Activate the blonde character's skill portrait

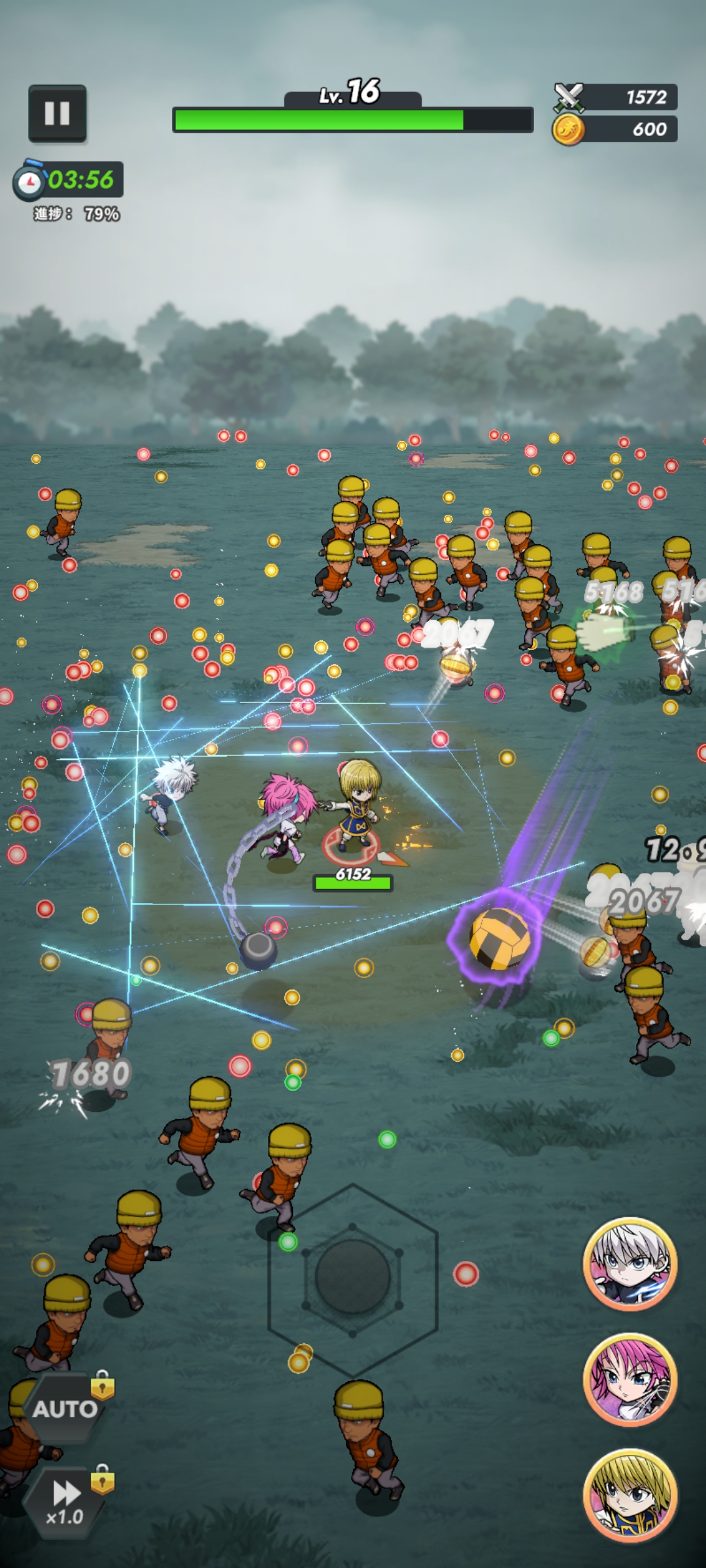pos(630,1496)
